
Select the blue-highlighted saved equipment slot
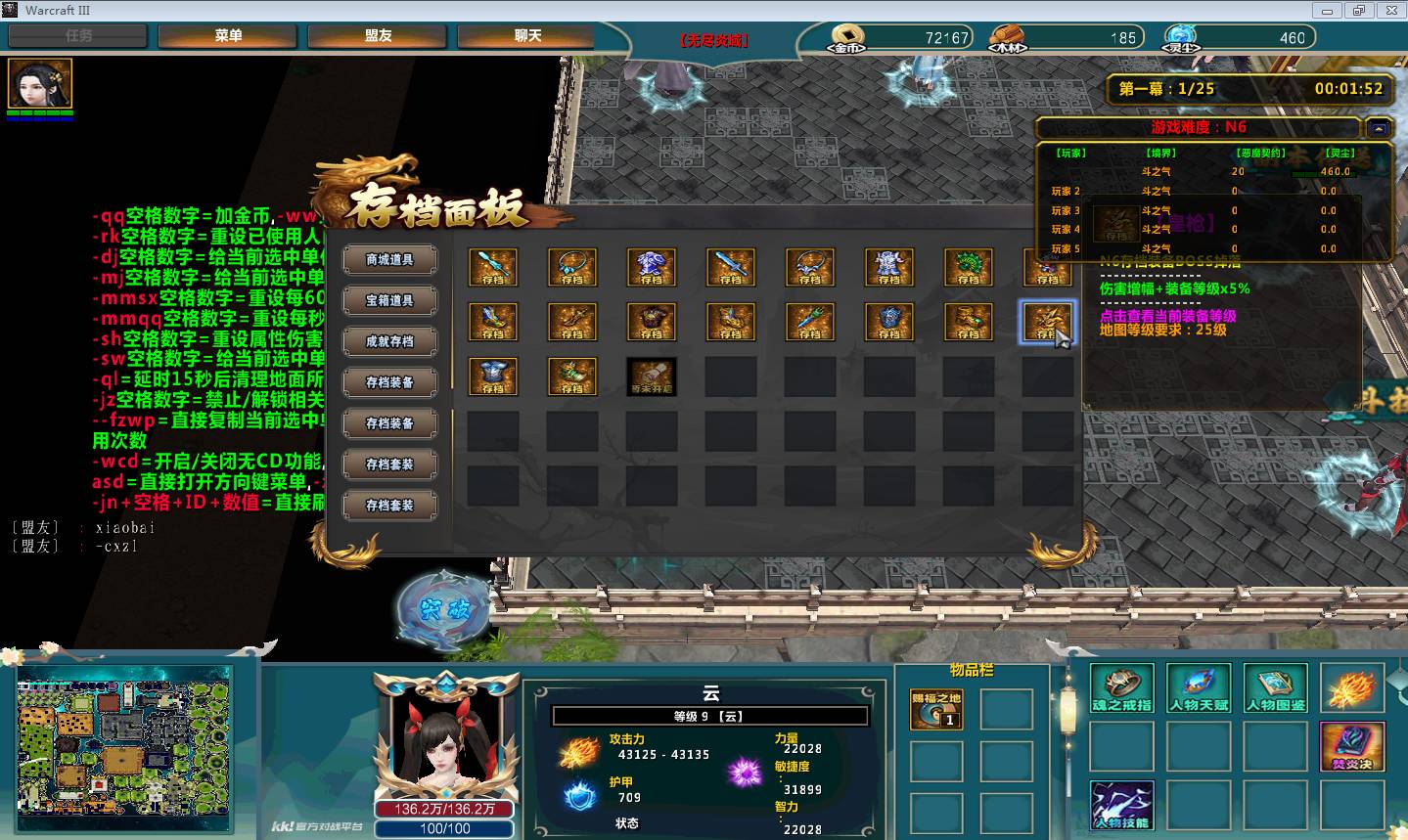pyautogui.click(x=1046, y=322)
